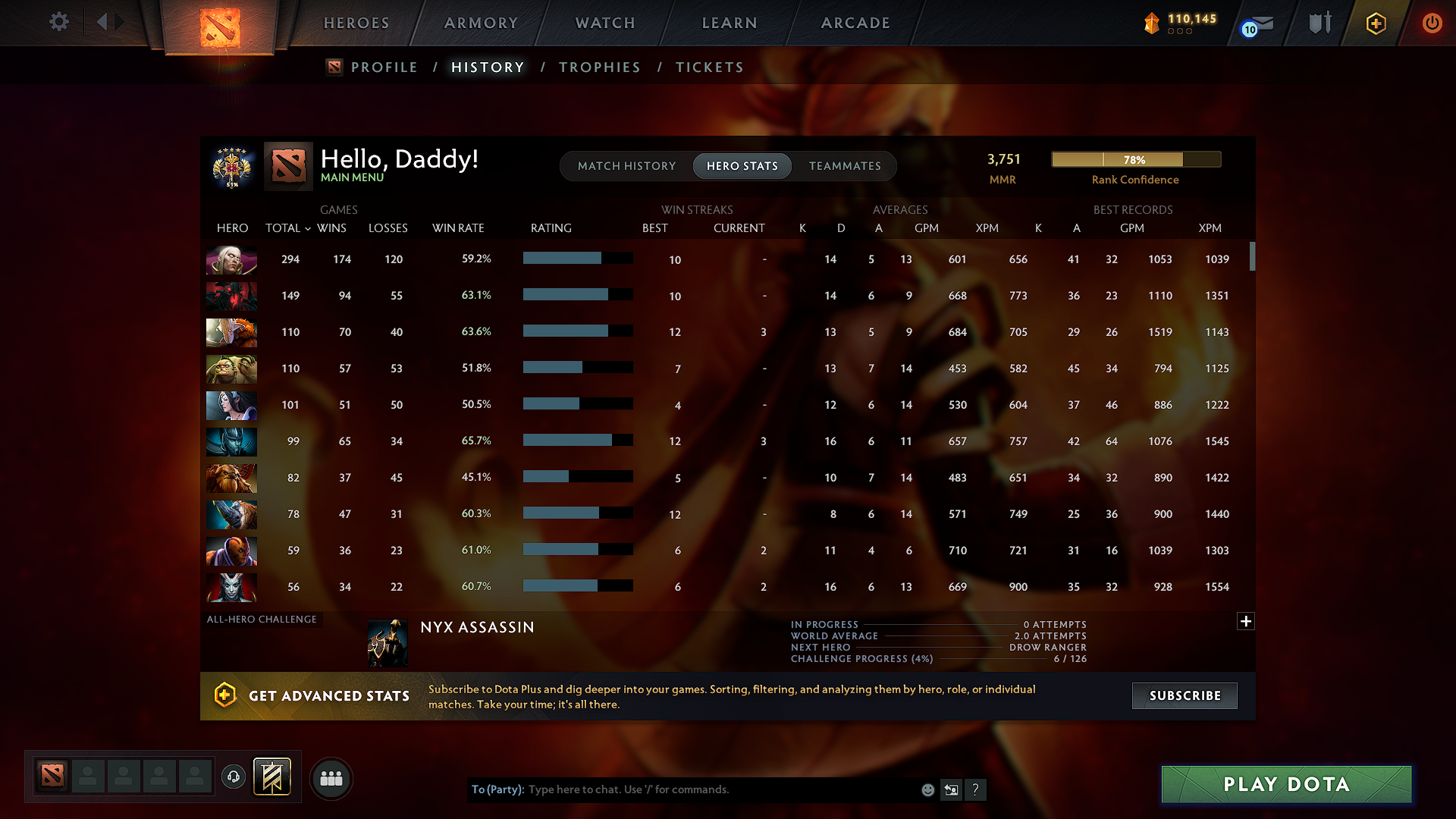This screenshot has height=819, width=1456.
Task: Toggle the chat emoticon panel
Action: [927, 789]
